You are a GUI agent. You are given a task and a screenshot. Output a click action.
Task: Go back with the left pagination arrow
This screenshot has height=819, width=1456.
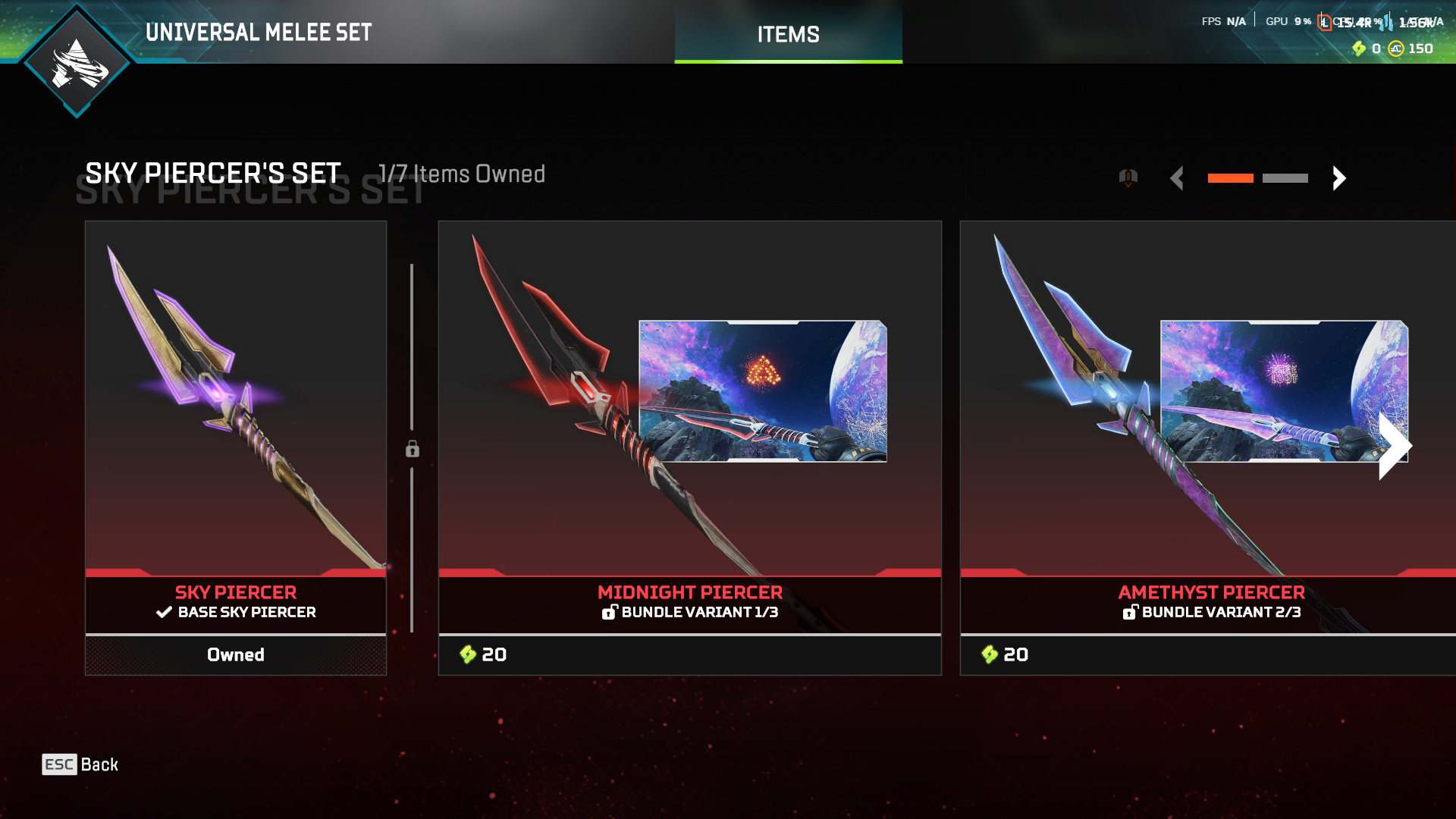(1178, 178)
